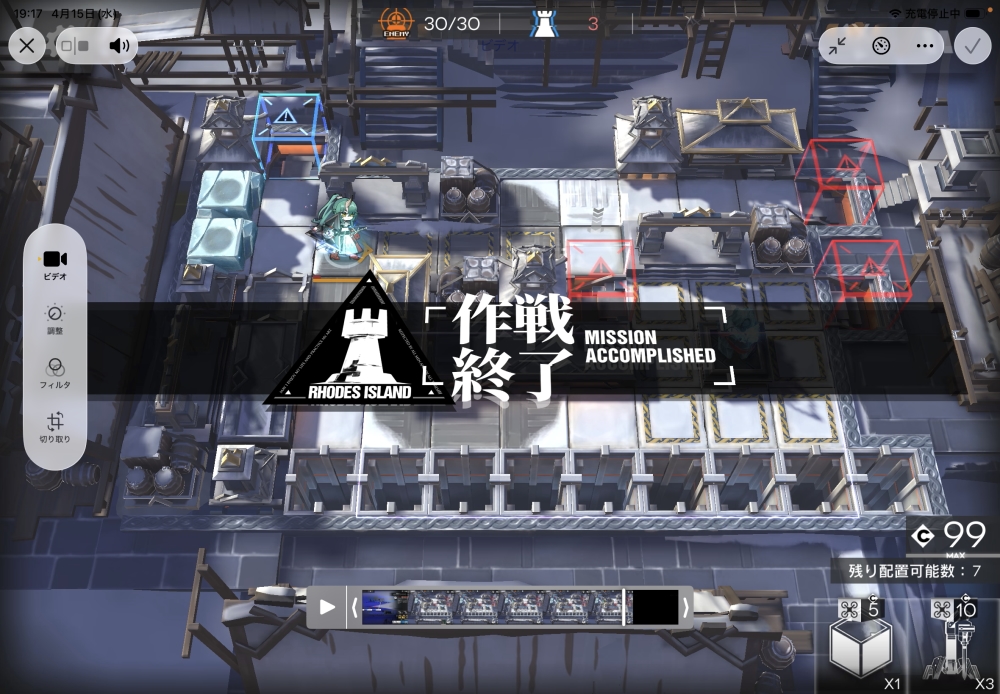Toggle the video sound with the speaker icon
The image size is (1000, 694).
pyautogui.click(x=120, y=45)
